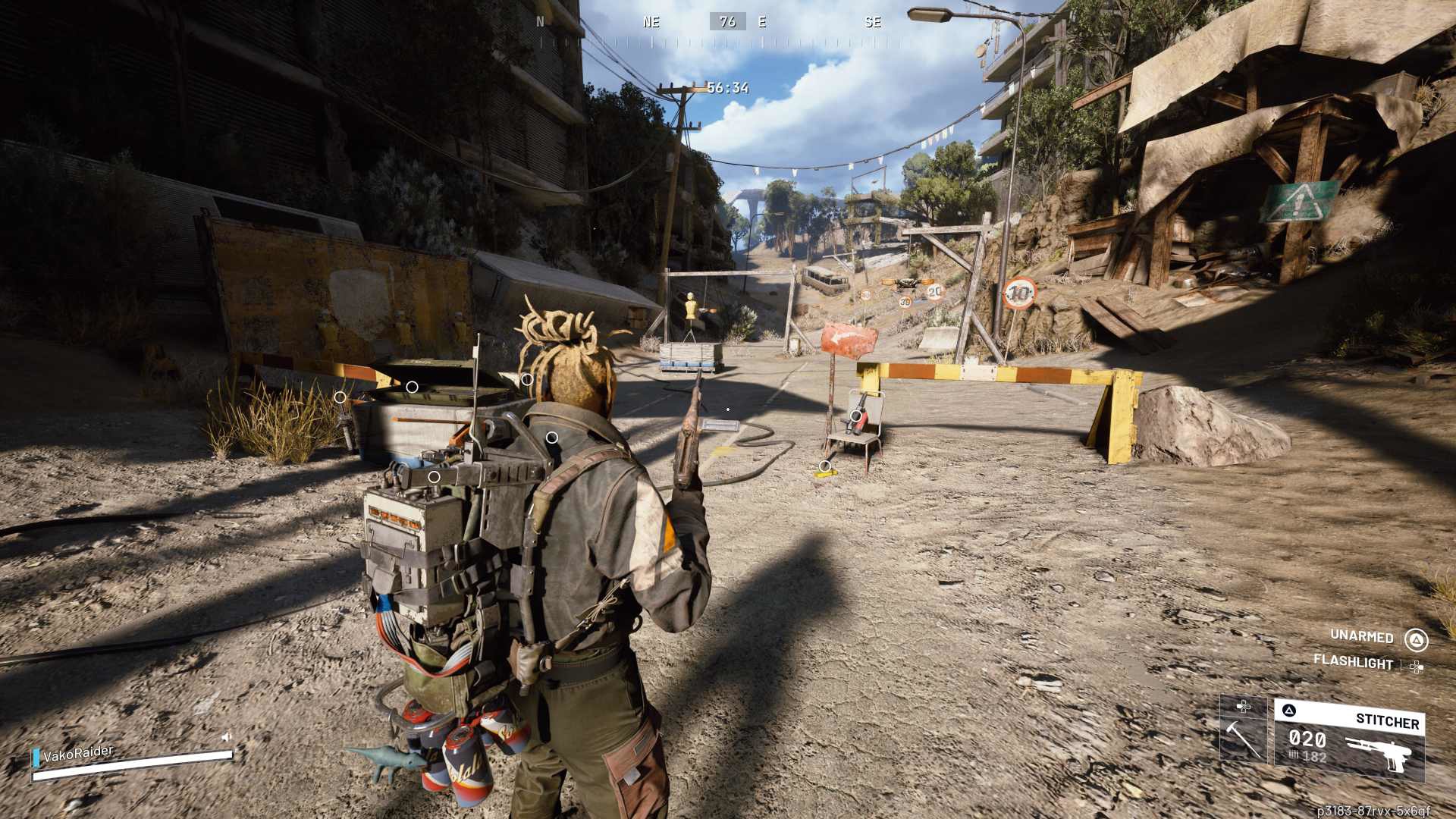Click the speaker icon beside VakoRaider
This screenshot has width=1456, height=819.
tap(226, 737)
